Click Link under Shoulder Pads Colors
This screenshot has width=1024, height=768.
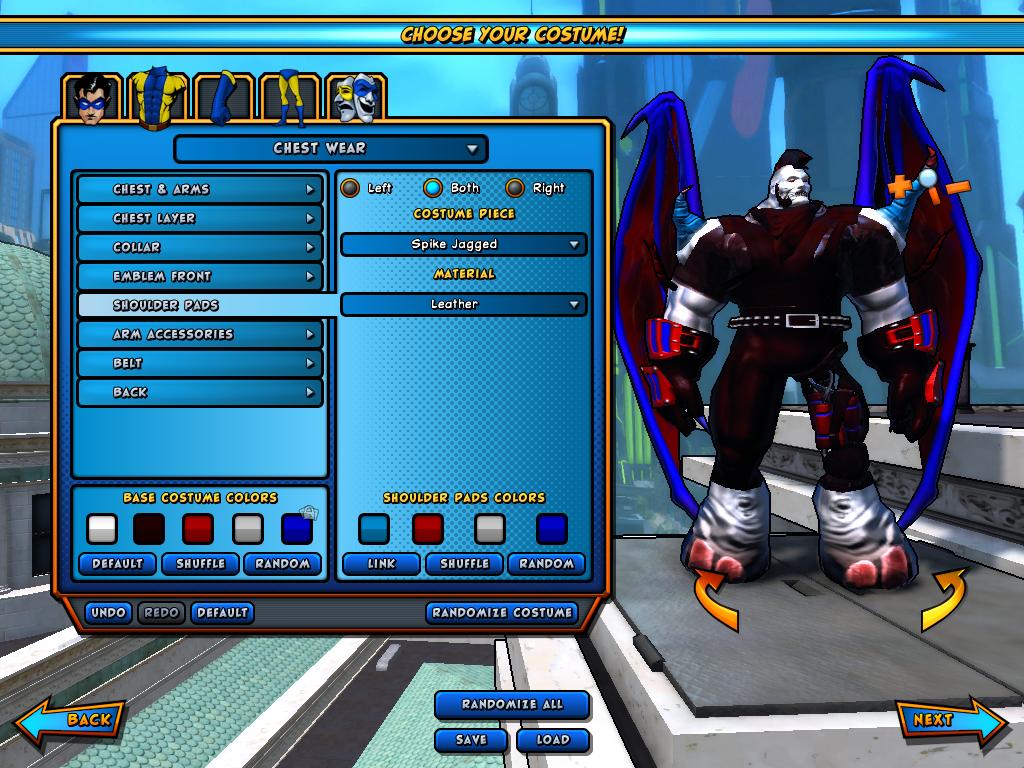click(x=381, y=564)
